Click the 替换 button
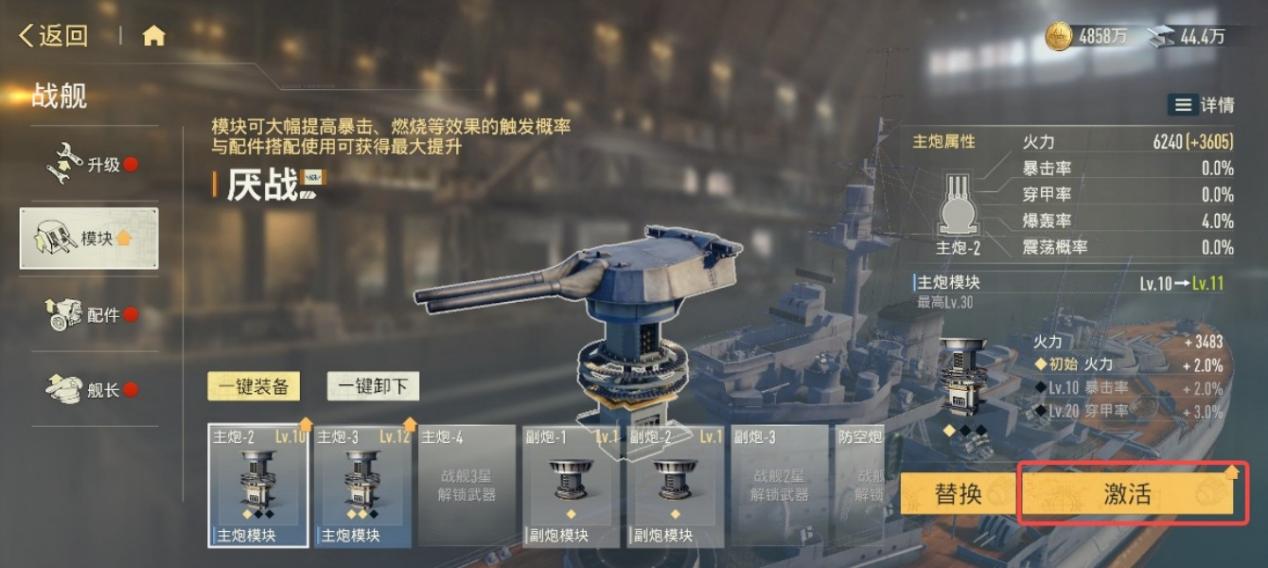This screenshot has height=568, width=1268. (x=957, y=493)
